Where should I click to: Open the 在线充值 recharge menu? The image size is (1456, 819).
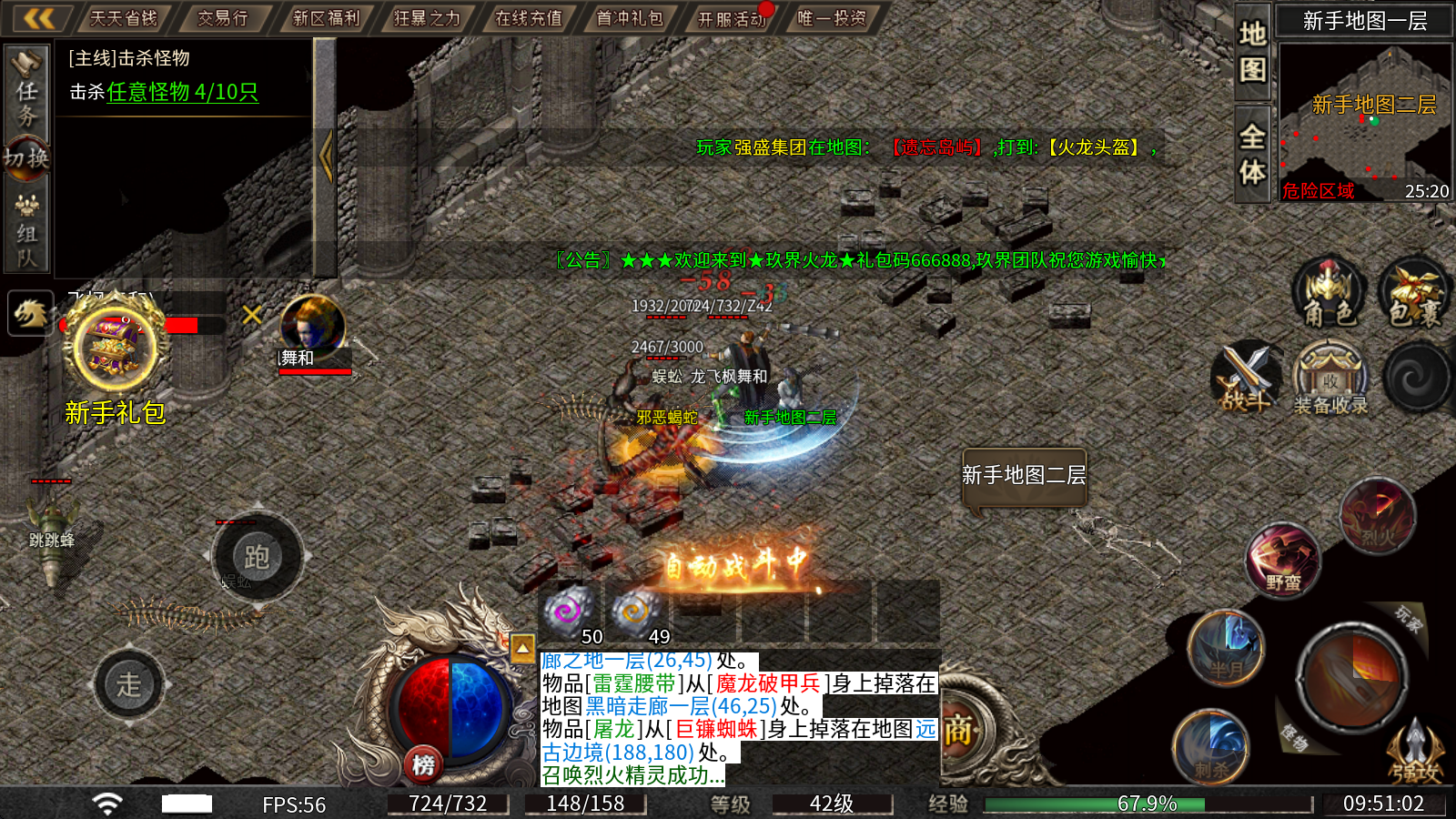(x=529, y=18)
